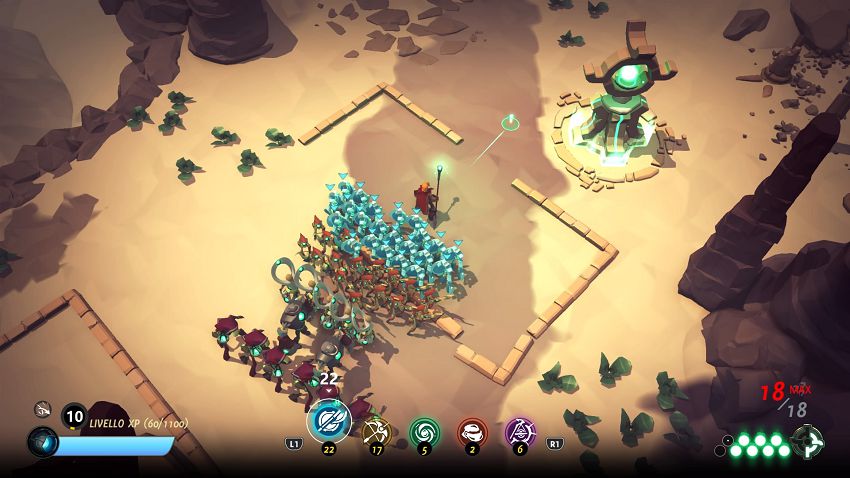This screenshot has height=478, width=850.
Task: Click the green rune emblem beside the orbs
Action: pyautogui.click(x=807, y=441)
